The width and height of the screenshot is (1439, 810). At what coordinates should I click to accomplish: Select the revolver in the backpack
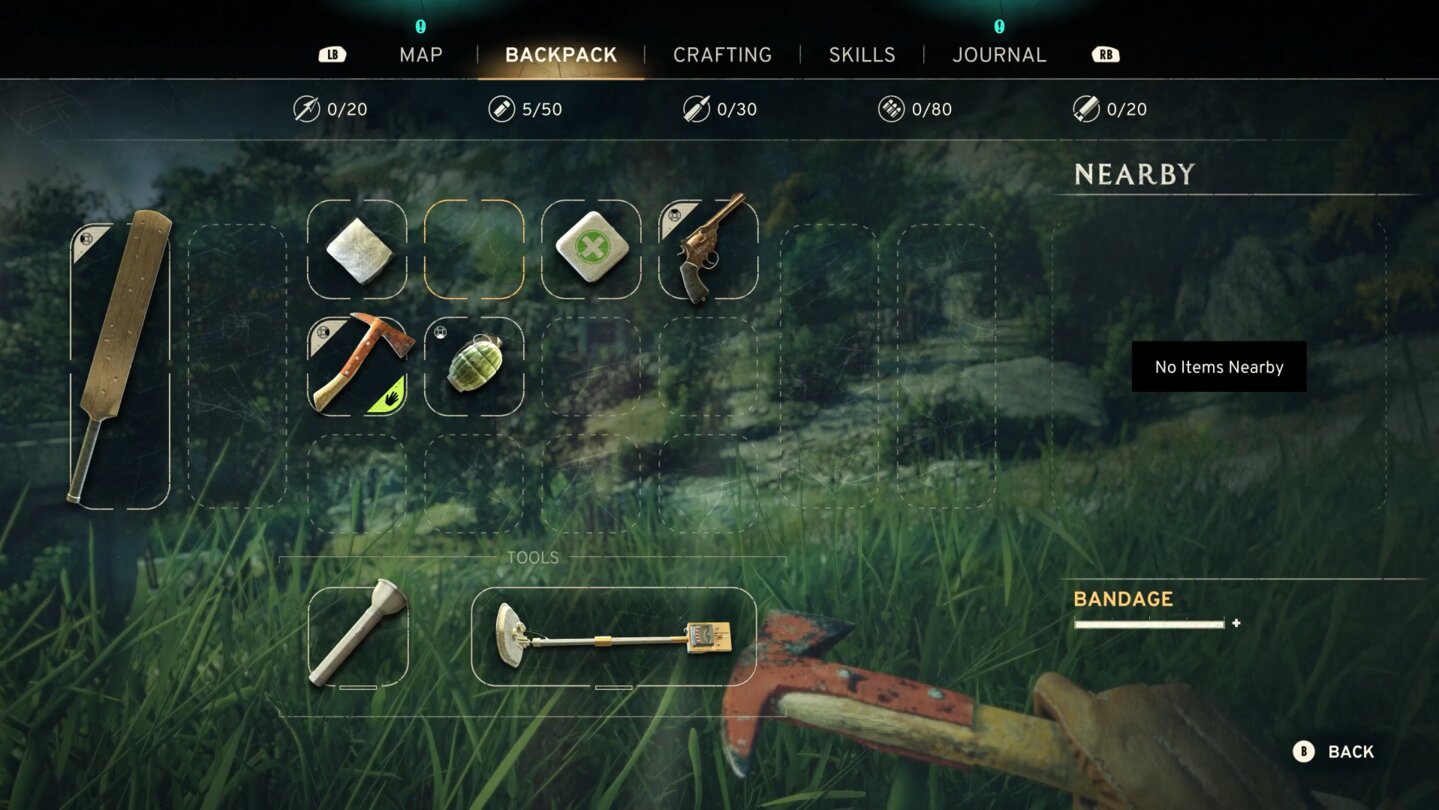tap(709, 249)
